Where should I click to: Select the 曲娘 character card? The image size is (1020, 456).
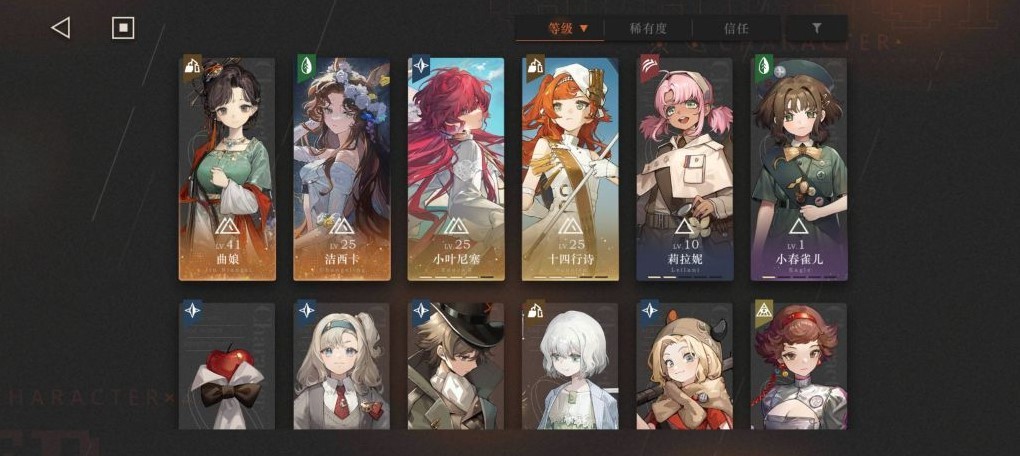(x=227, y=168)
